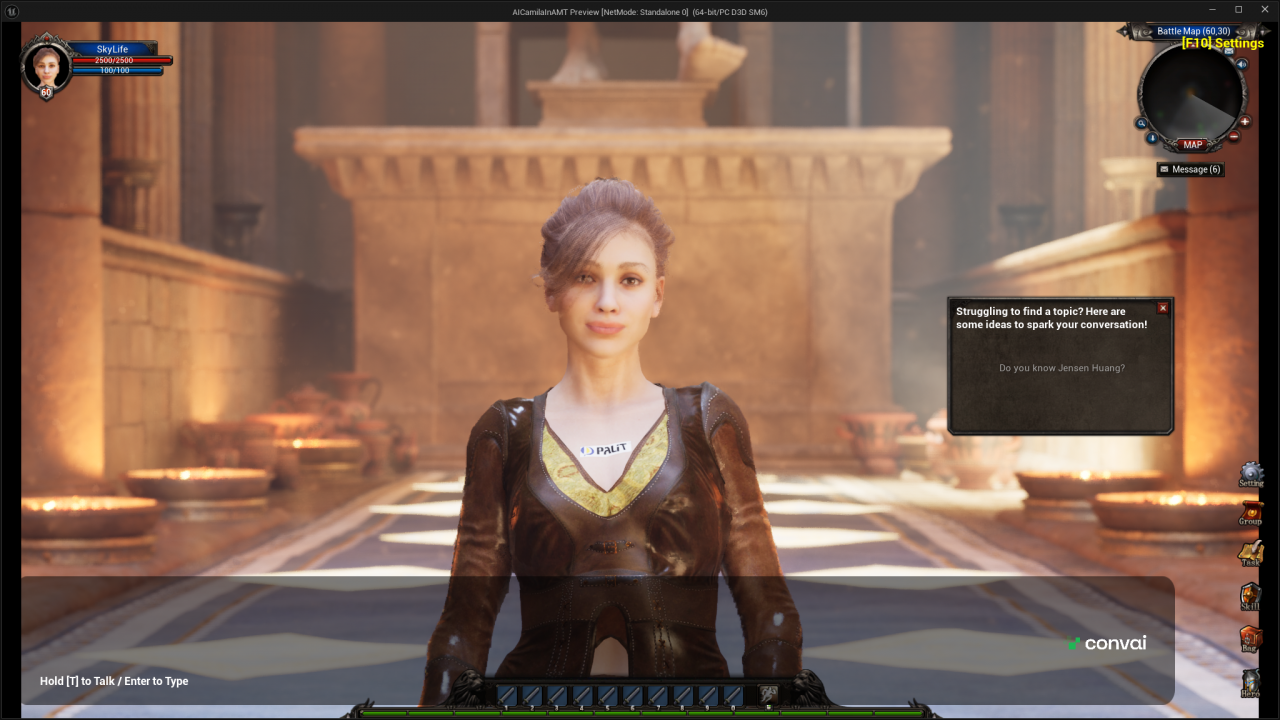Viewport: 1280px width, 720px height.
Task: Open the MAP button under the minimap
Action: click(1193, 144)
